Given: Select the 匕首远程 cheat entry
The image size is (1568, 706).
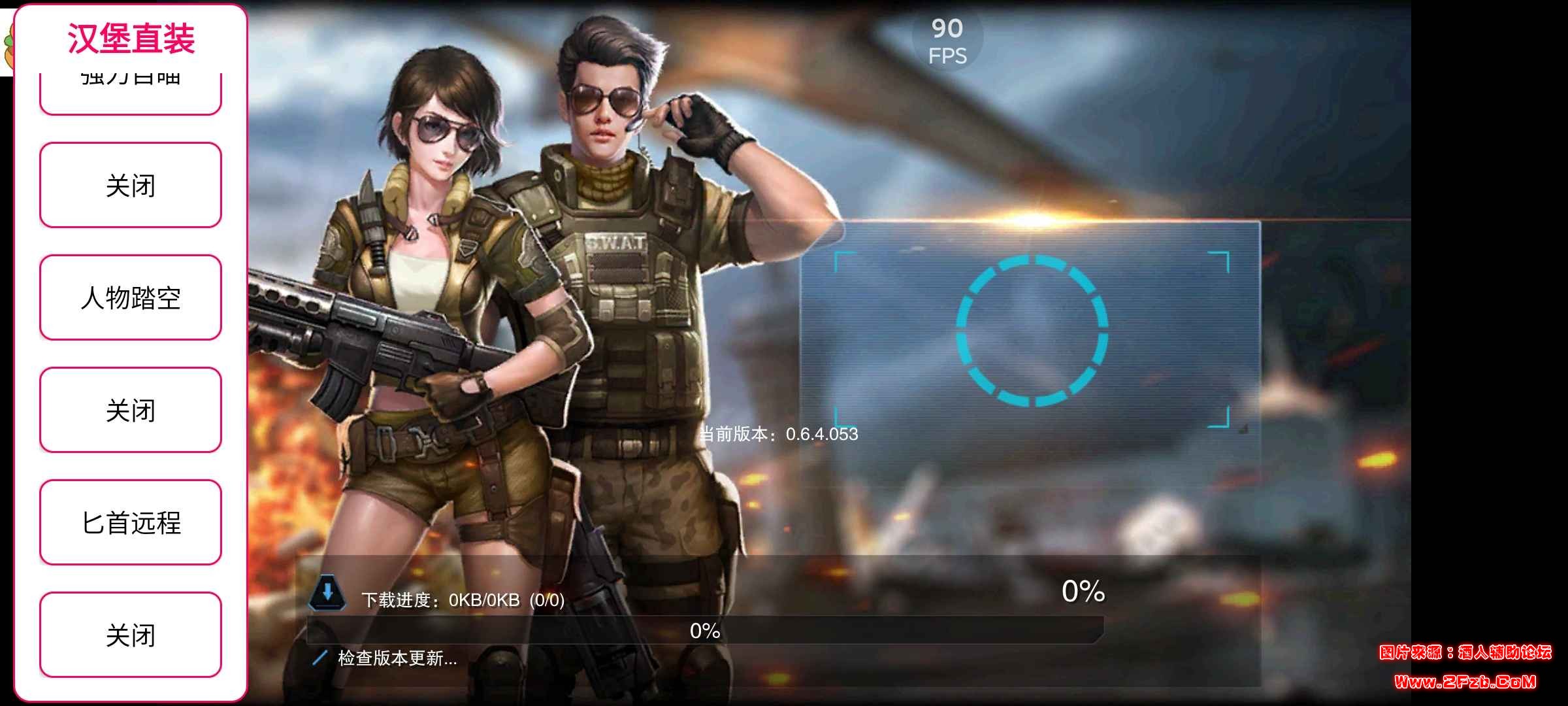Looking at the screenshot, I should click(130, 522).
